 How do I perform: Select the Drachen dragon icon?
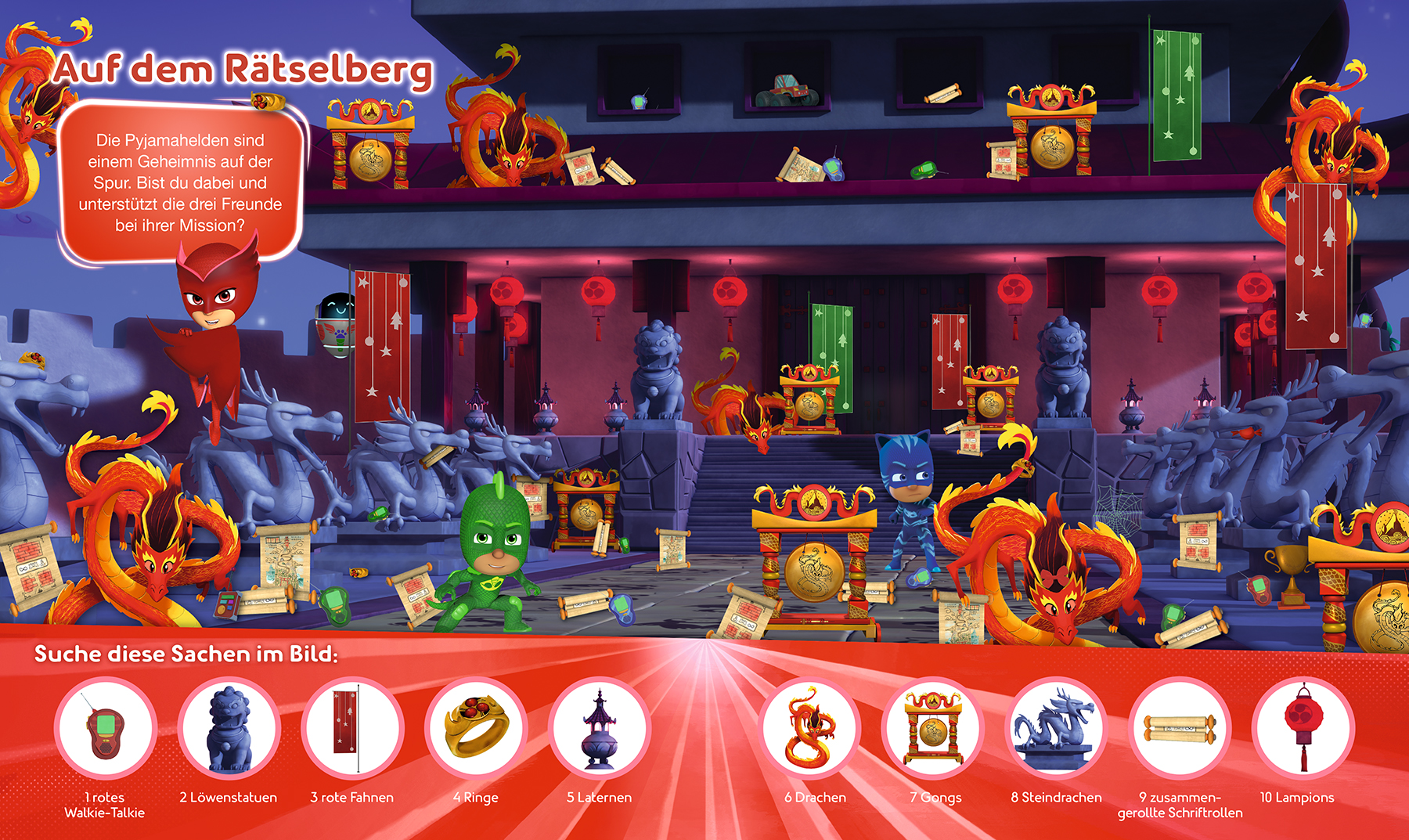809,729
